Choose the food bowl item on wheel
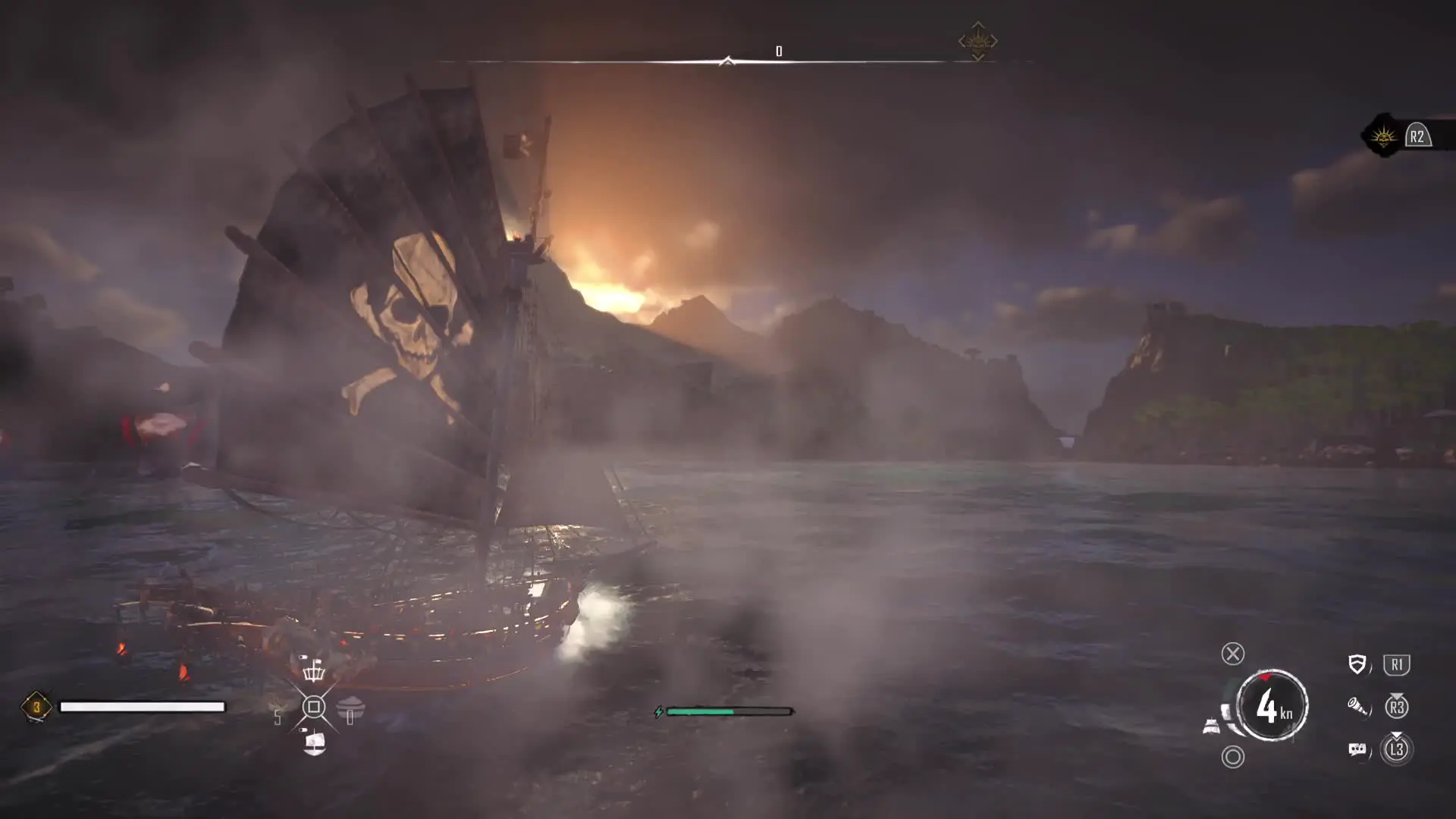This screenshot has width=1456, height=819. (350, 708)
